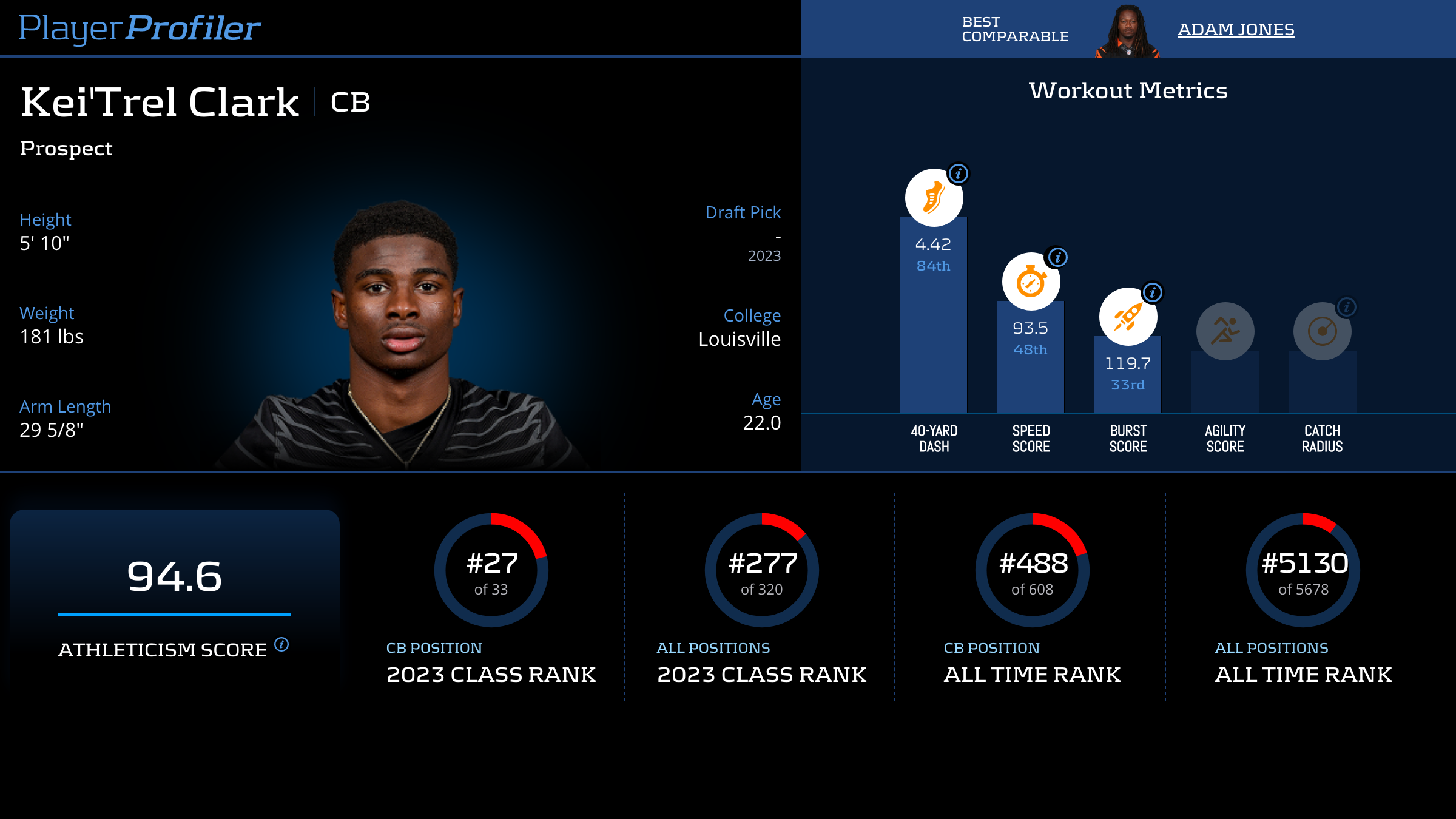This screenshot has height=819, width=1456.
Task: Open the Speed Score info icon
Action: (1057, 257)
